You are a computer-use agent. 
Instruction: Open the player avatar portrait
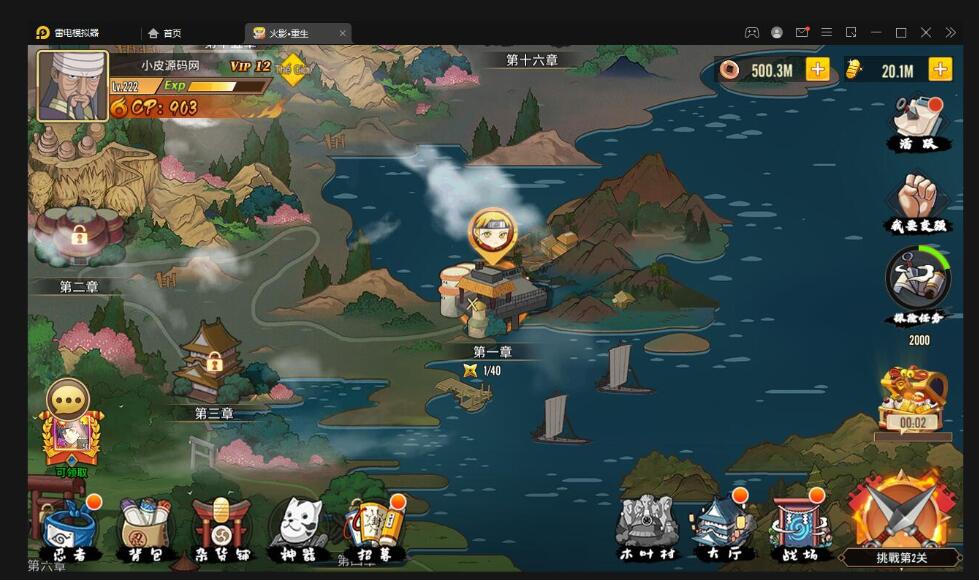73,86
